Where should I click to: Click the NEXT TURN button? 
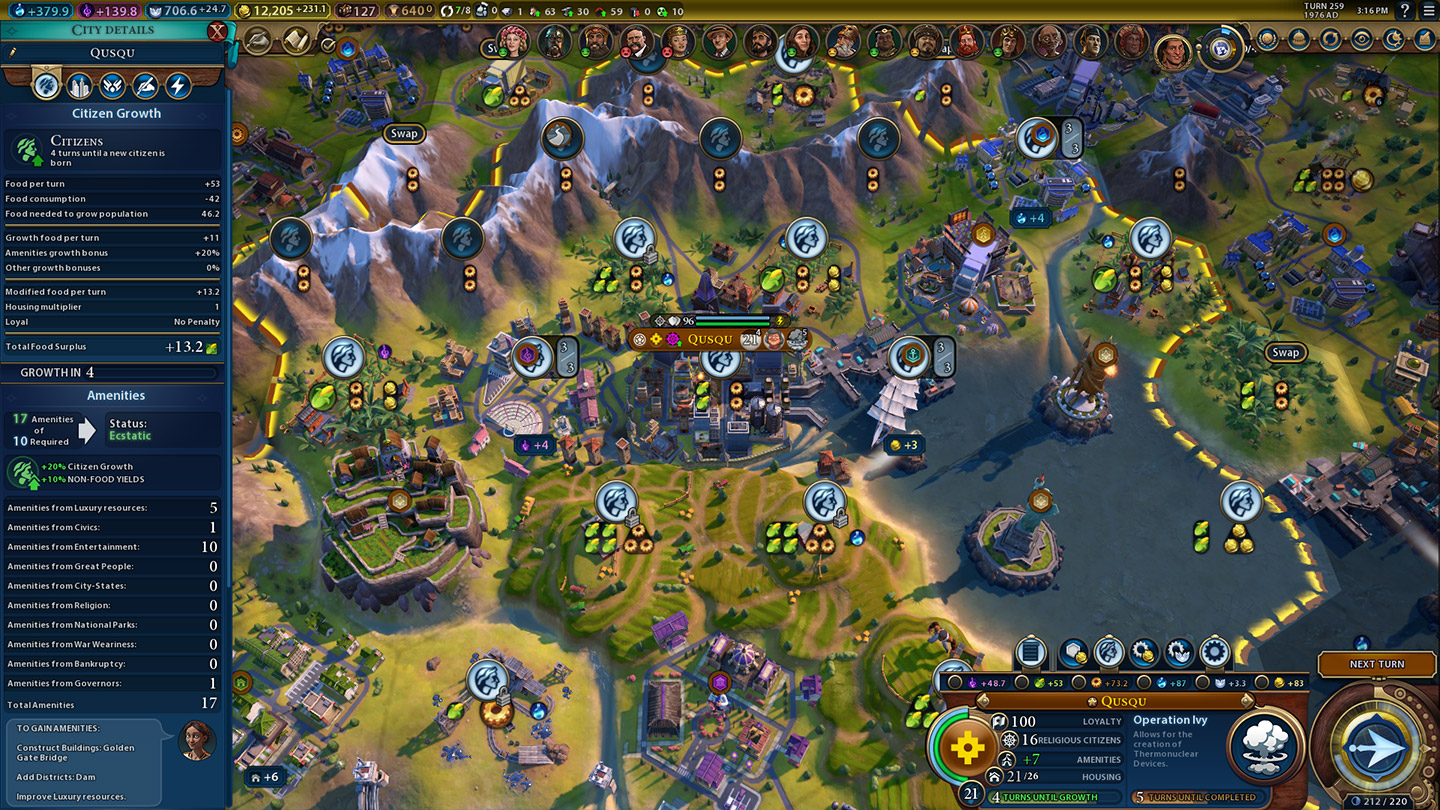point(1377,664)
